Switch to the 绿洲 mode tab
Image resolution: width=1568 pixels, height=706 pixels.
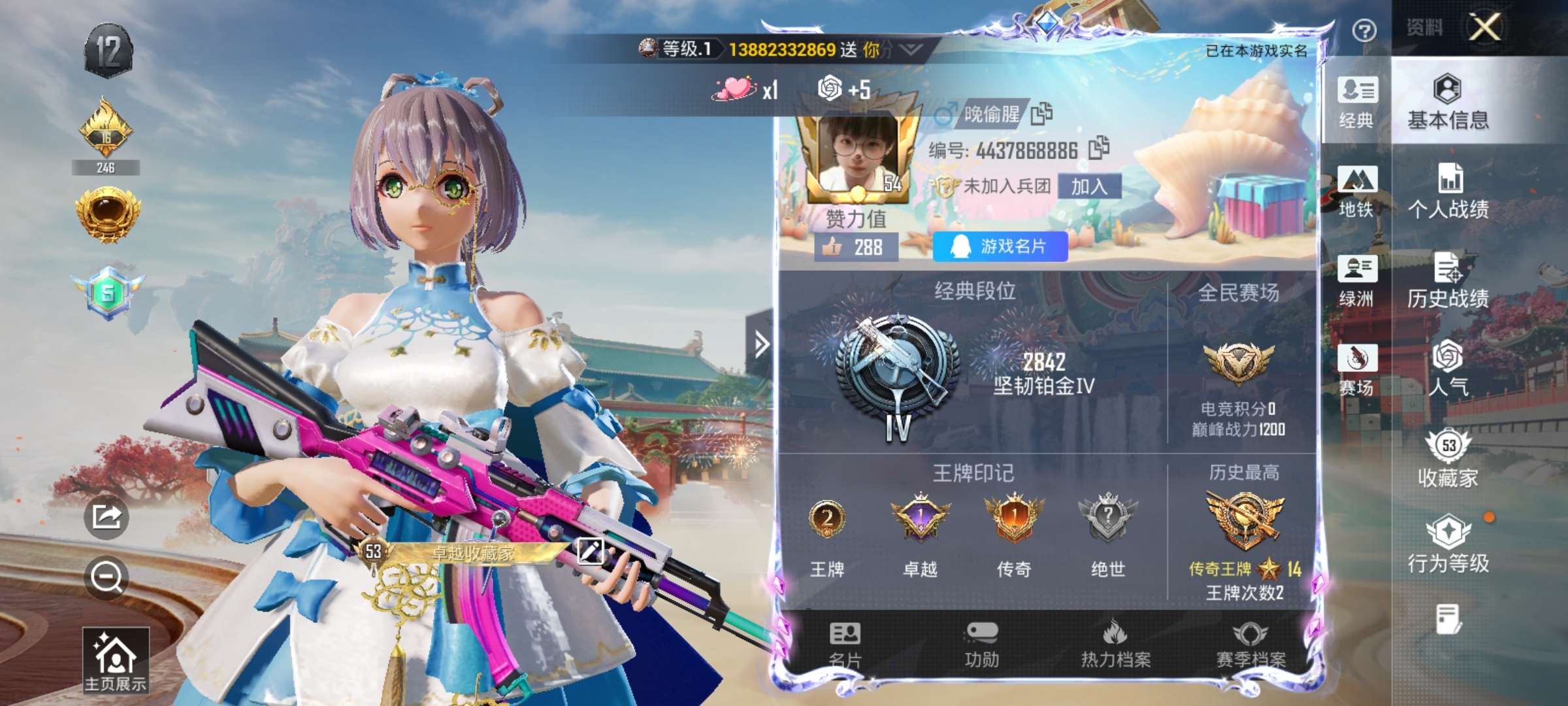(1357, 280)
